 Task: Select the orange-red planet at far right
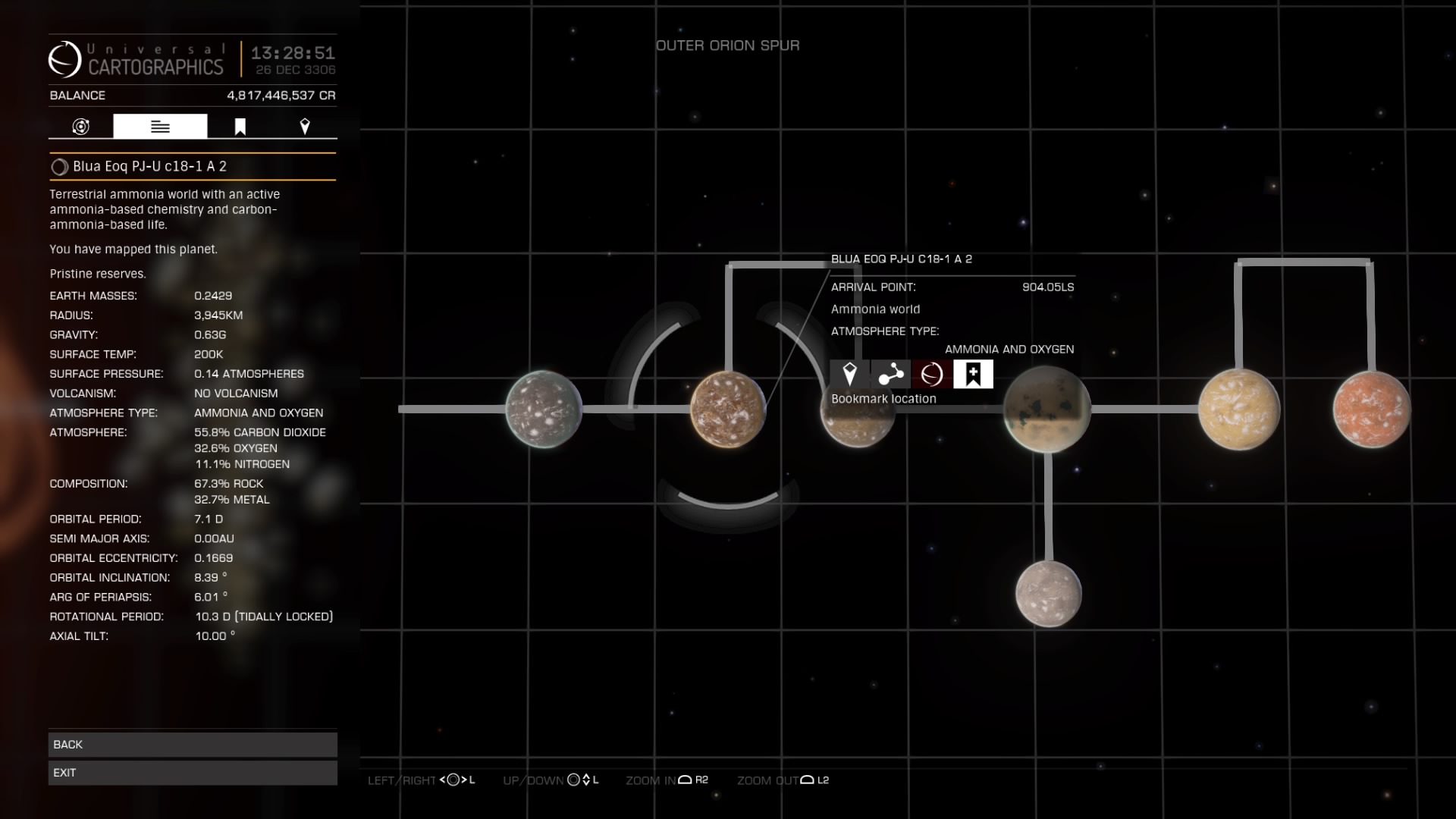coord(1371,409)
